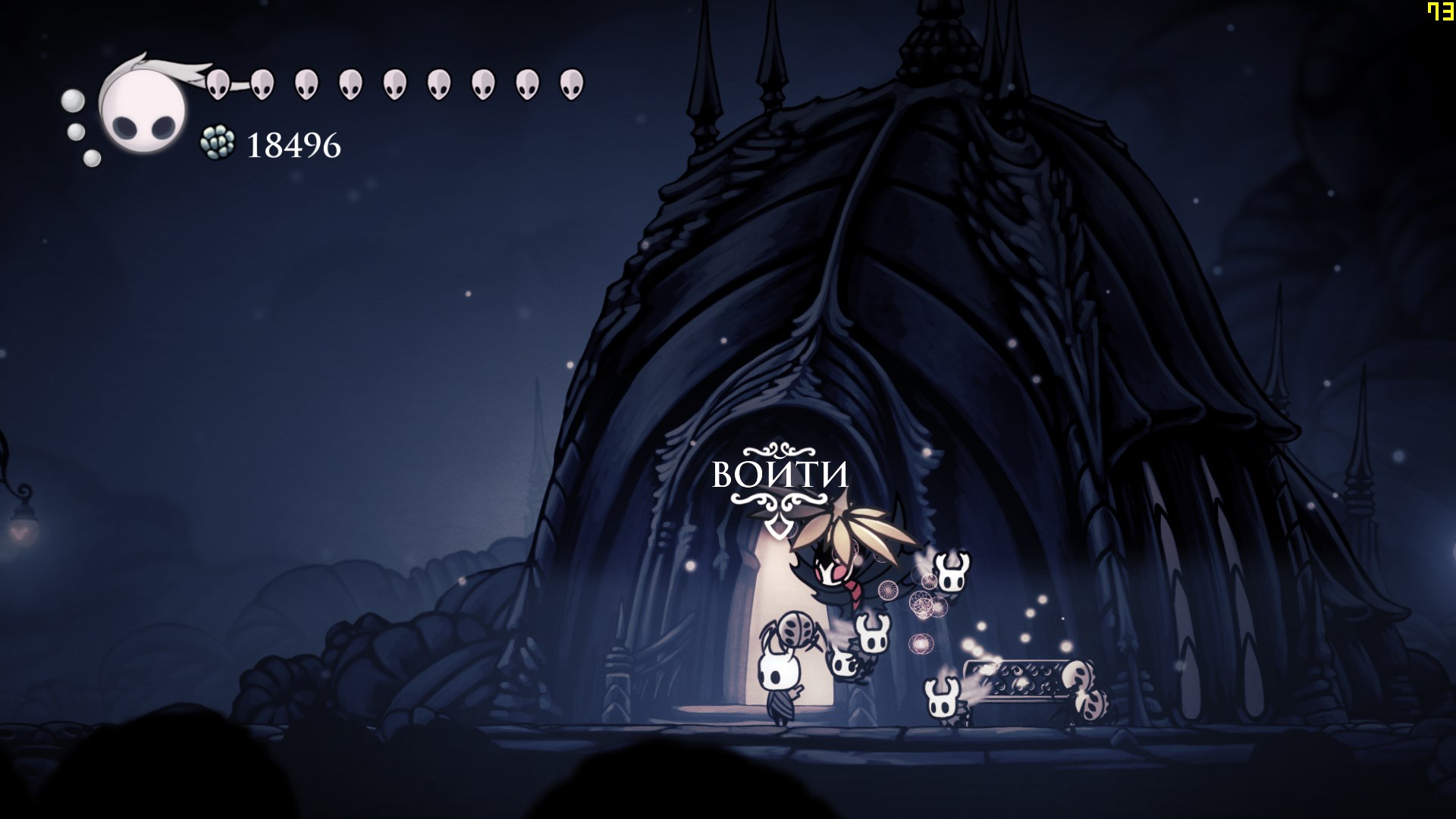Click the geo currency icon
This screenshot has width=1456, height=819.
pyautogui.click(x=217, y=143)
